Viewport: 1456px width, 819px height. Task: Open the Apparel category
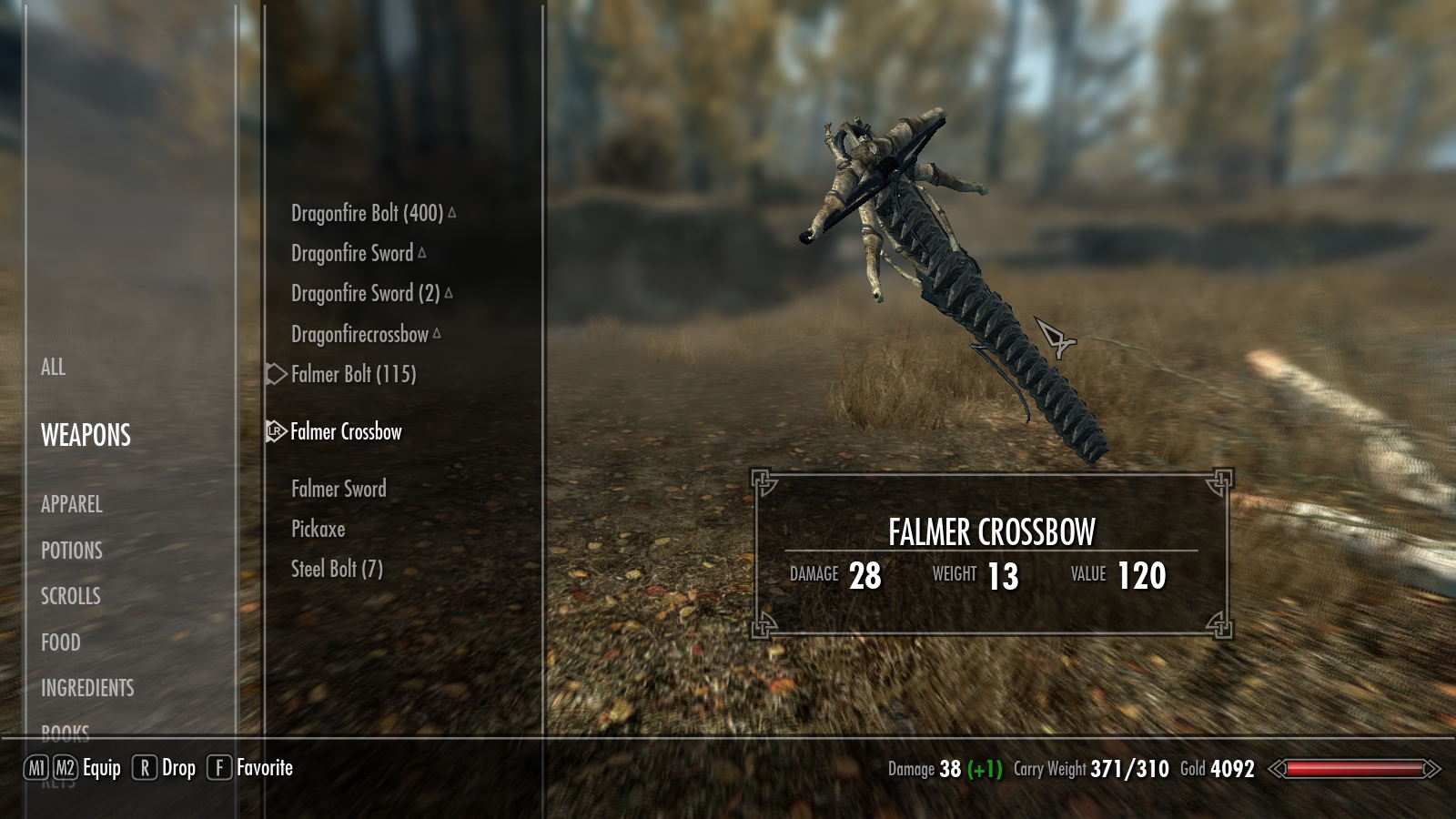(x=71, y=504)
